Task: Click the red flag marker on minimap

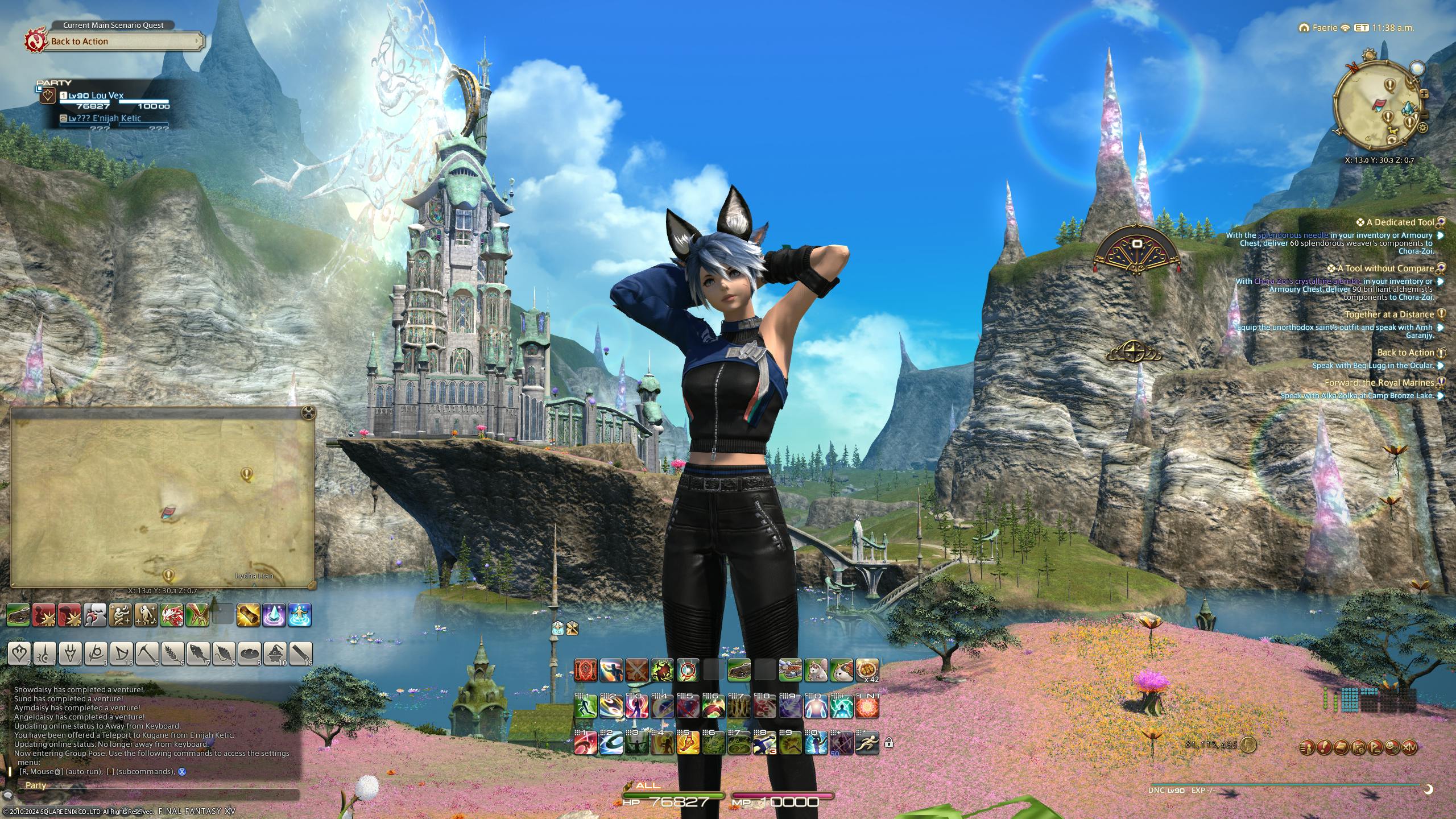Action: 1380,104
